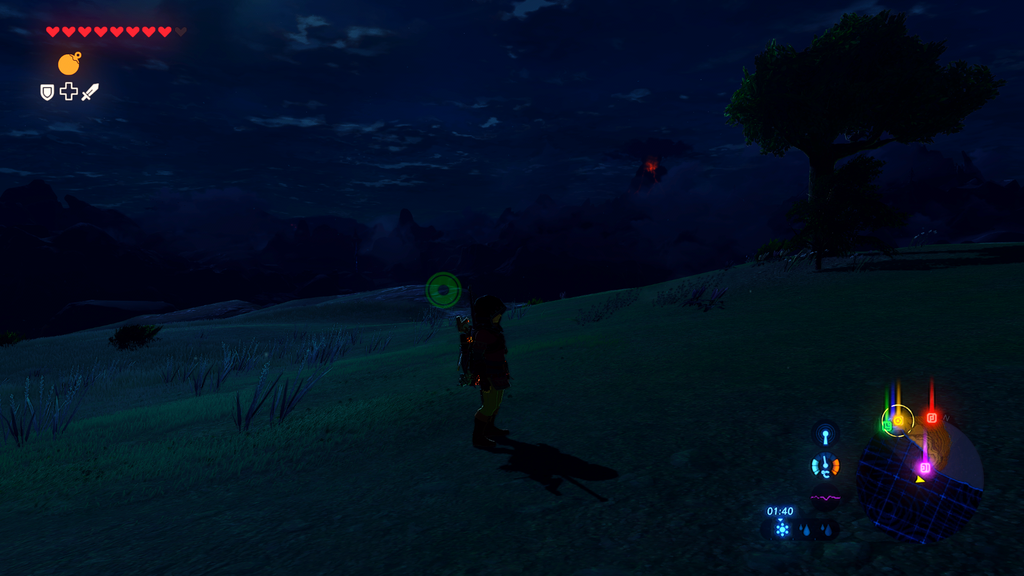Screen dimensions: 1024x576
Task: Click the thermometer temperature gauge icon
Action: (825, 466)
